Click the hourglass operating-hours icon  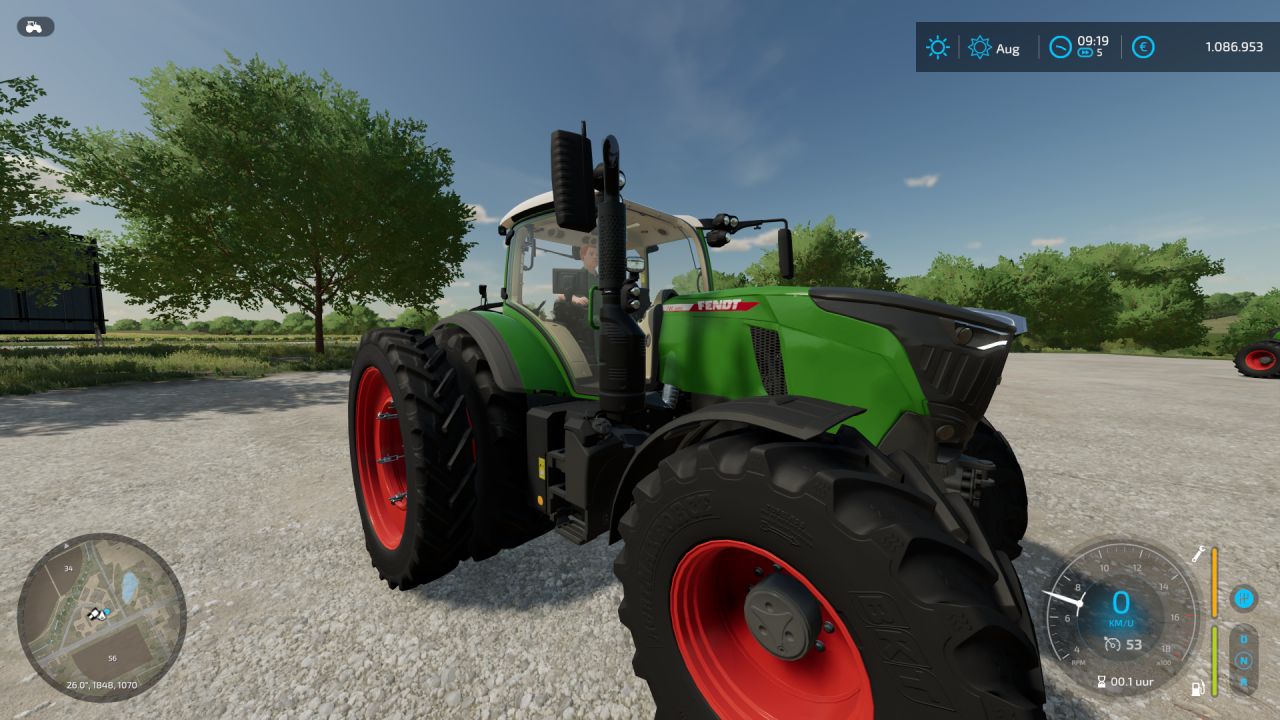coord(1101,681)
